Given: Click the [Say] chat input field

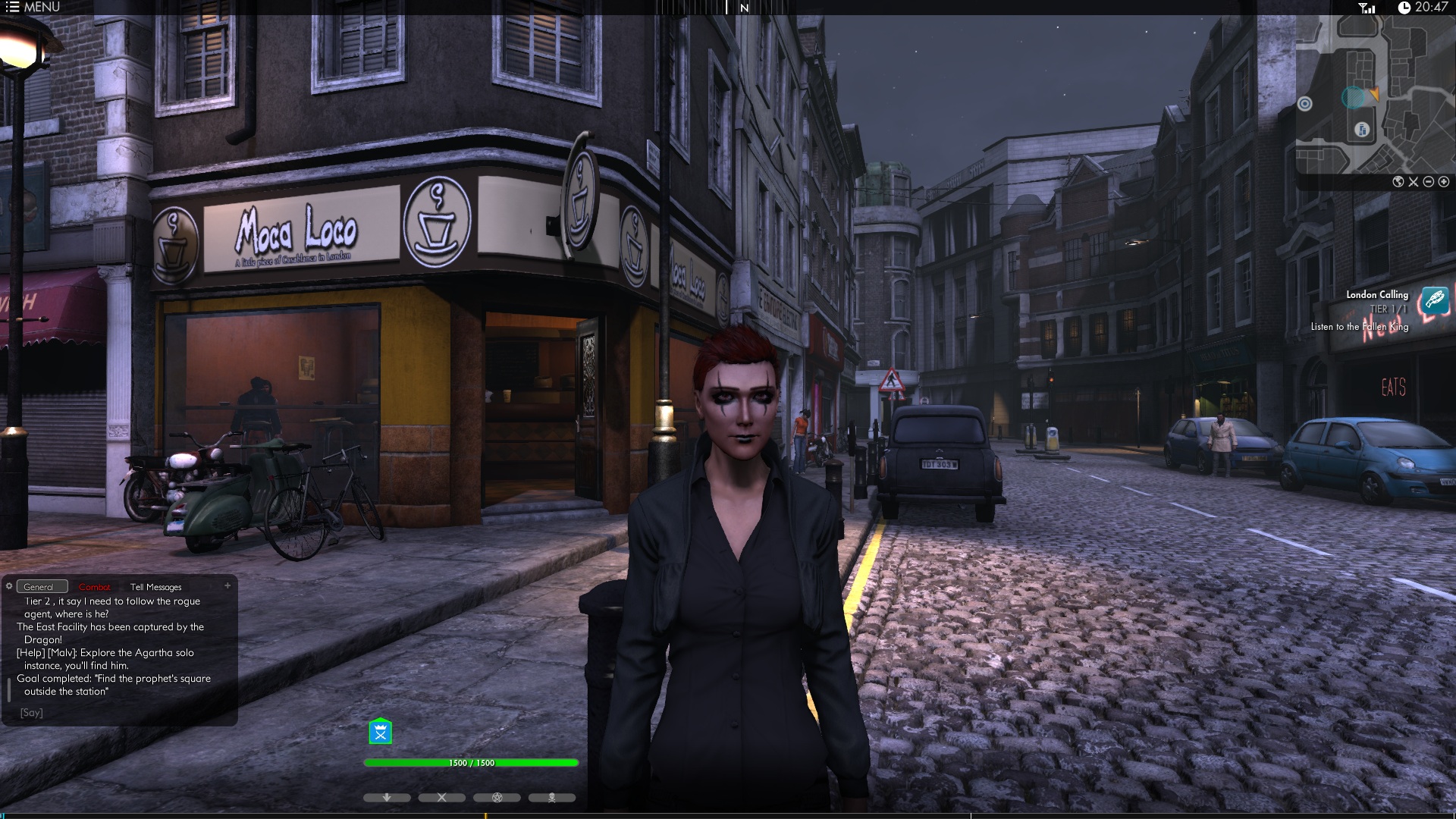Looking at the screenshot, I should (x=121, y=713).
